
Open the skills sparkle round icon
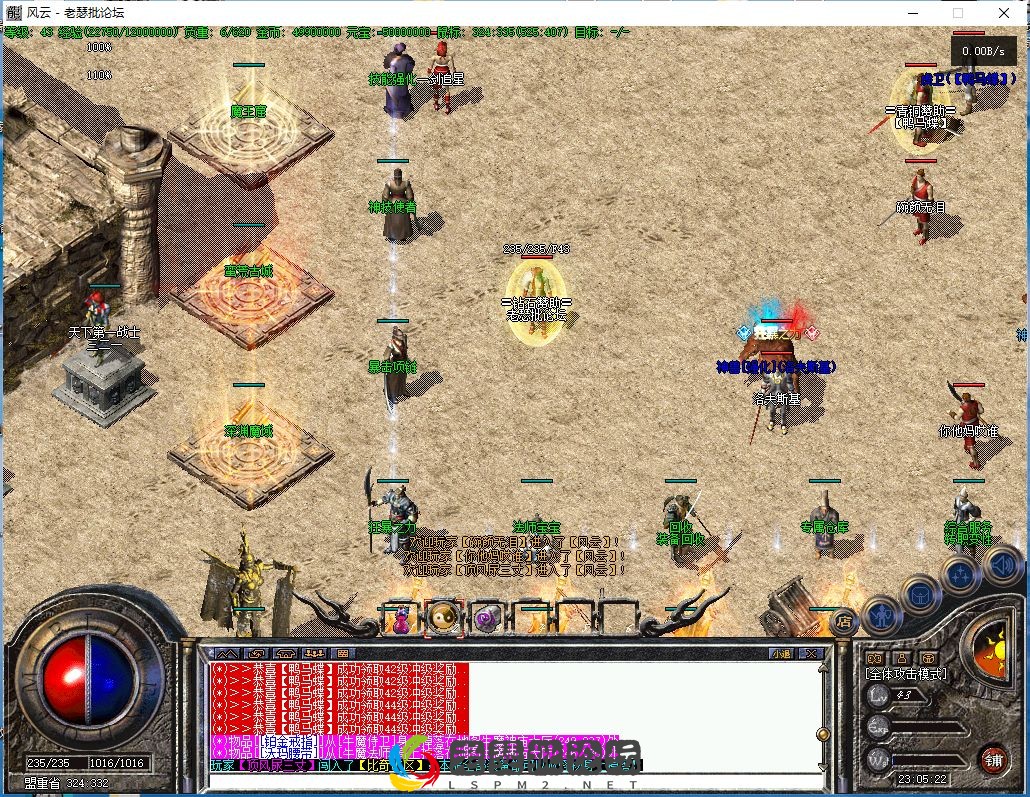coord(960,575)
